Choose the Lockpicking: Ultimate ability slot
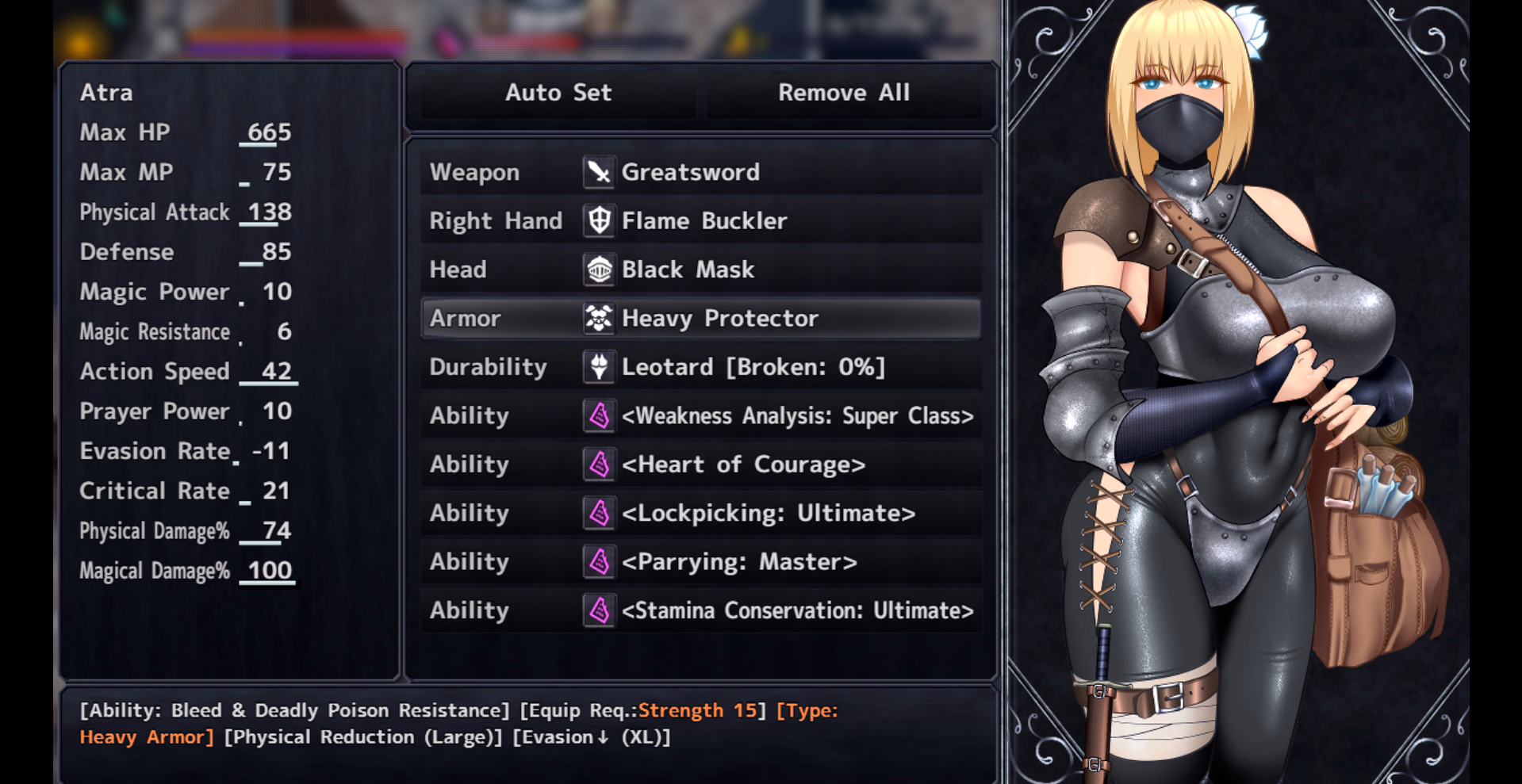Image resolution: width=1522 pixels, height=784 pixels. tap(700, 513)
